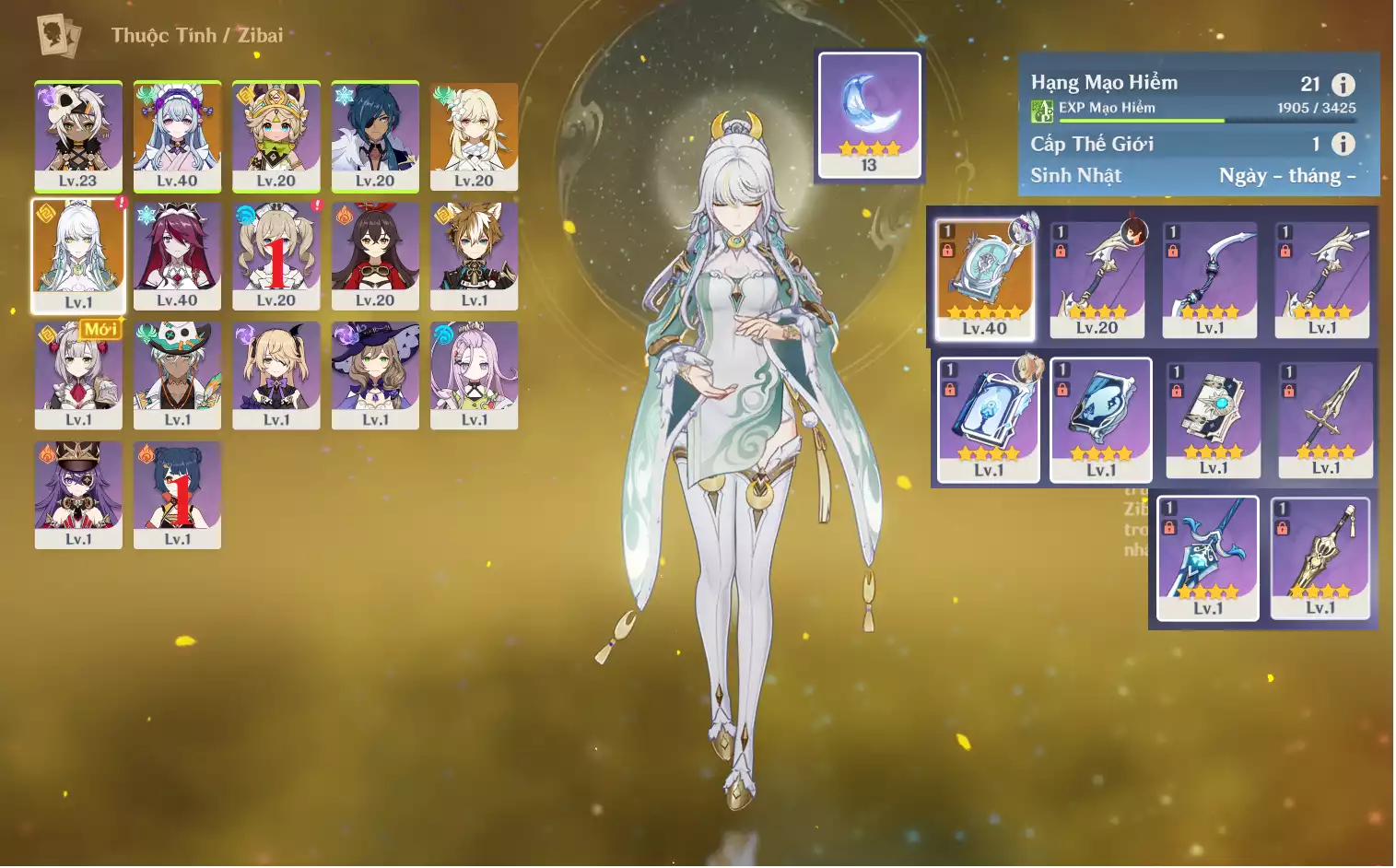Click the crescent moon item with count 13

[869, 114]
